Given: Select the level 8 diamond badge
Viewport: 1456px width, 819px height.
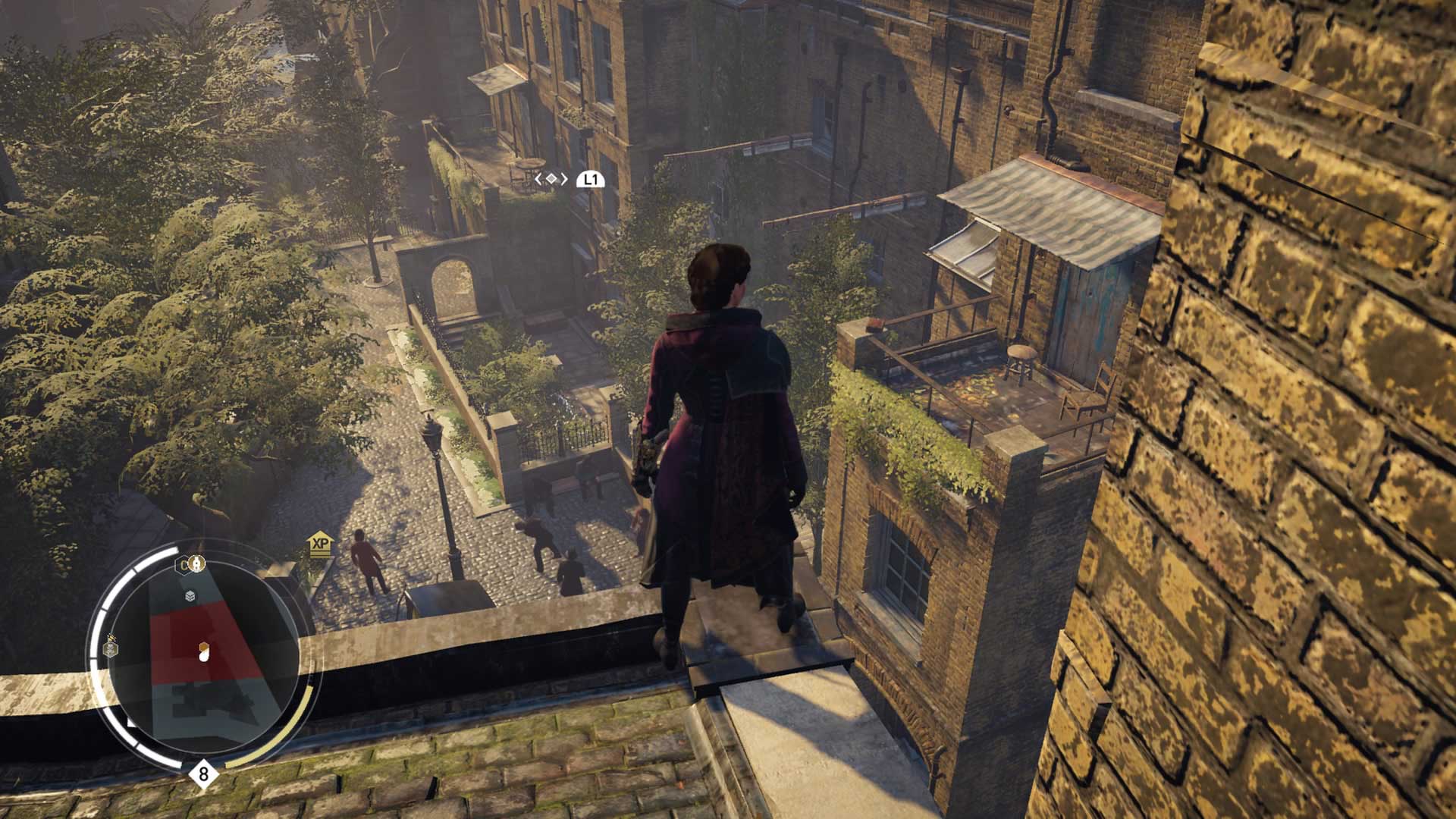Looking at the screenshot, I should [x=203, y=773].
